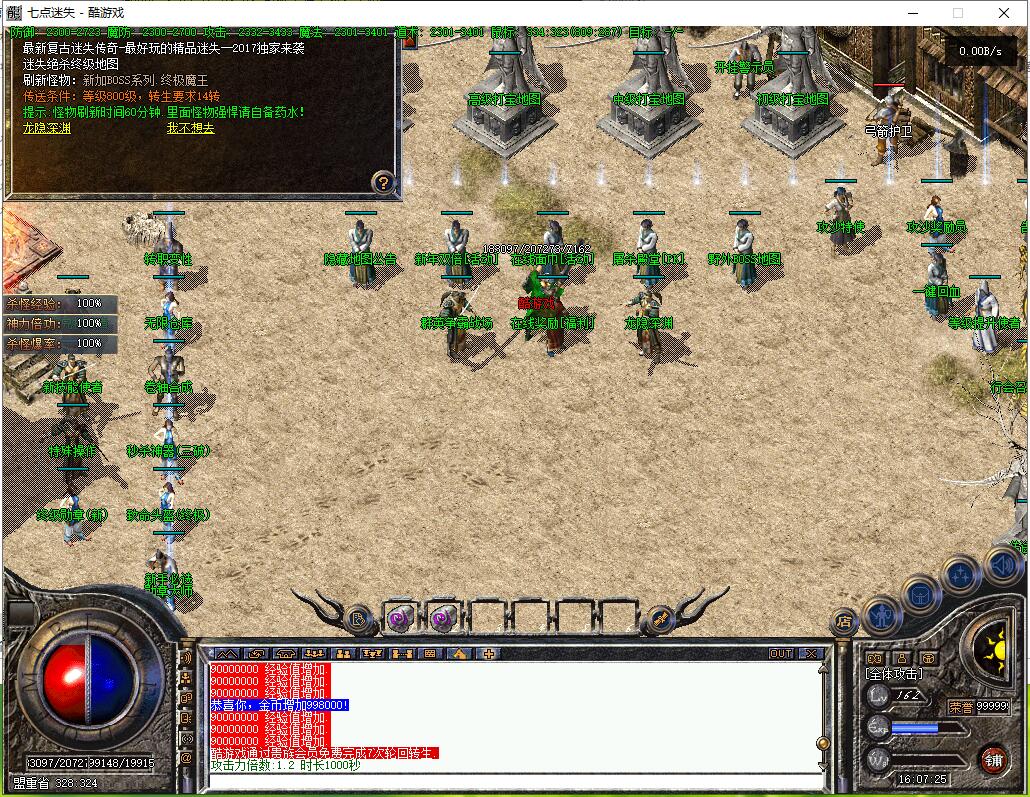Close the chat panel with its X

[x=811, y=653]
